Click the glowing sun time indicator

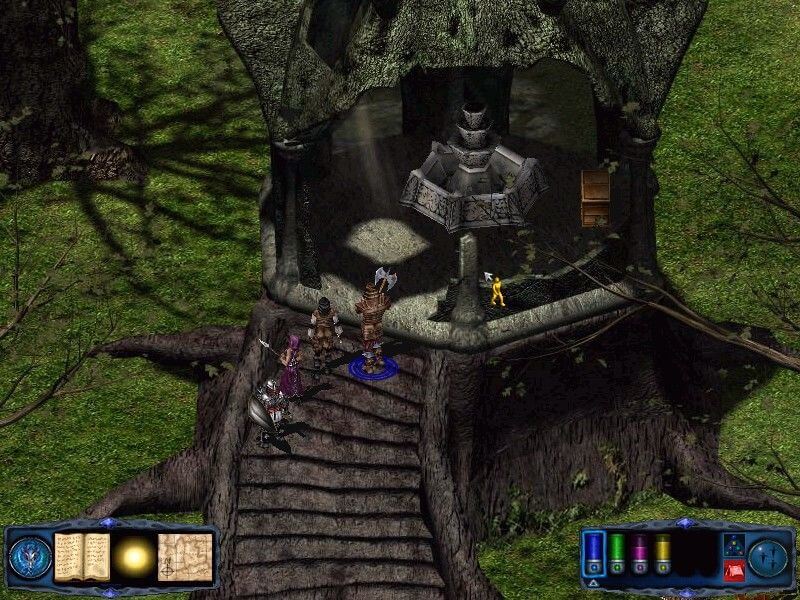point(132,556)
